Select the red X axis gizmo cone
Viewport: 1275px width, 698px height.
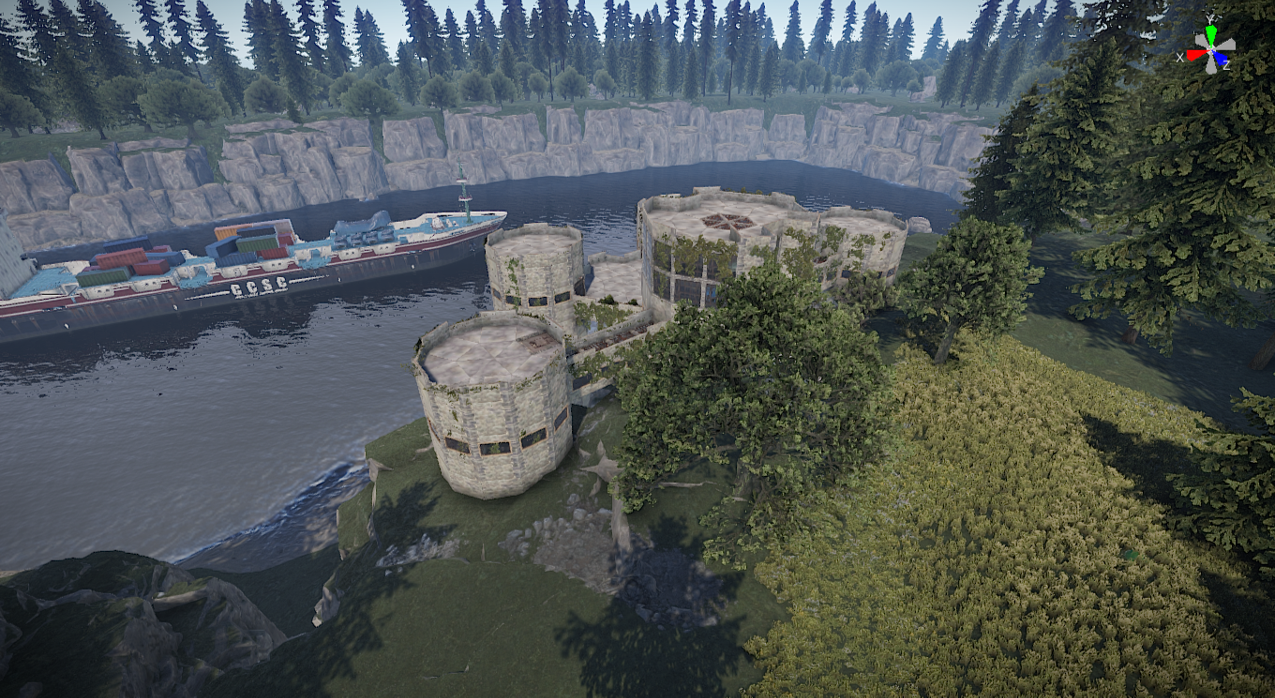1196,55
